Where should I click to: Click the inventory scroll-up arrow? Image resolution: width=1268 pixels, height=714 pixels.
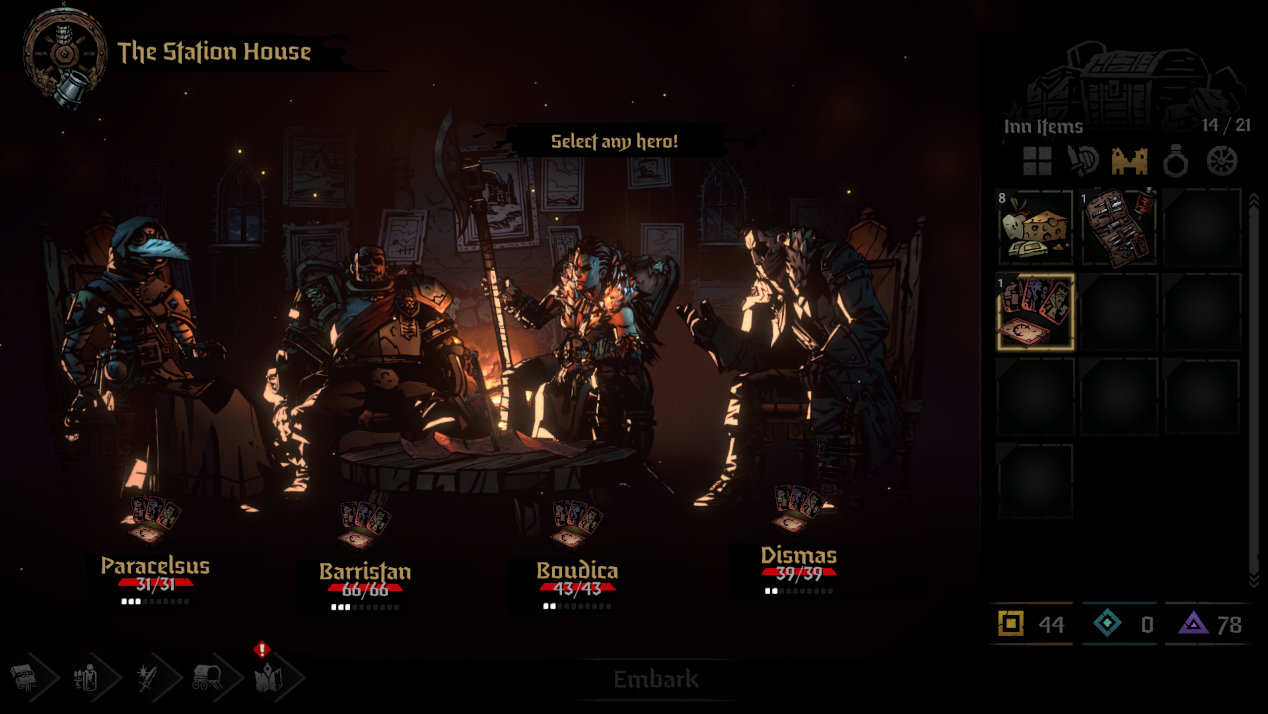pyautogui.click(x=1256, y=200)
